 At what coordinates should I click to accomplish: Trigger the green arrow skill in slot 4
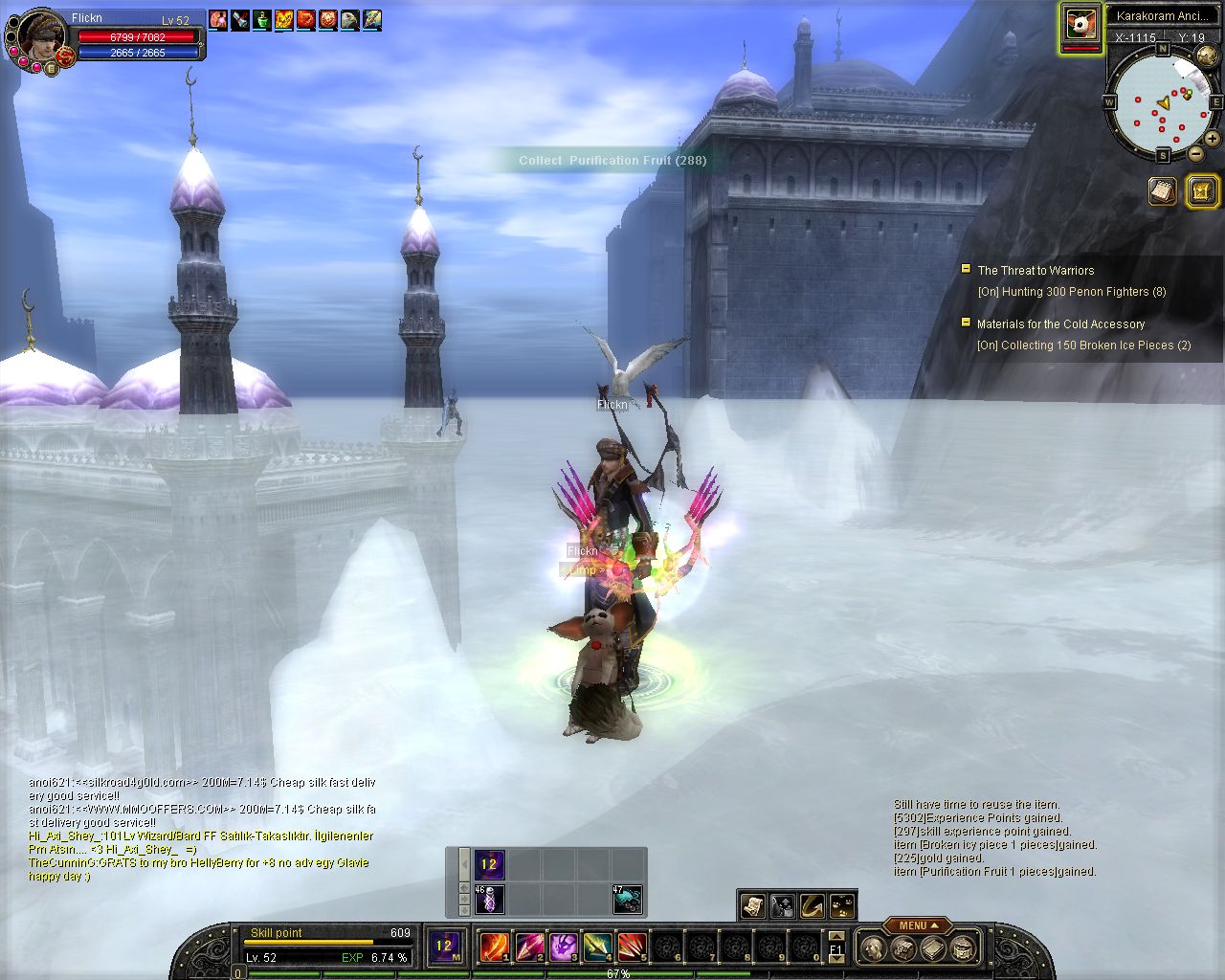[598, 947]
